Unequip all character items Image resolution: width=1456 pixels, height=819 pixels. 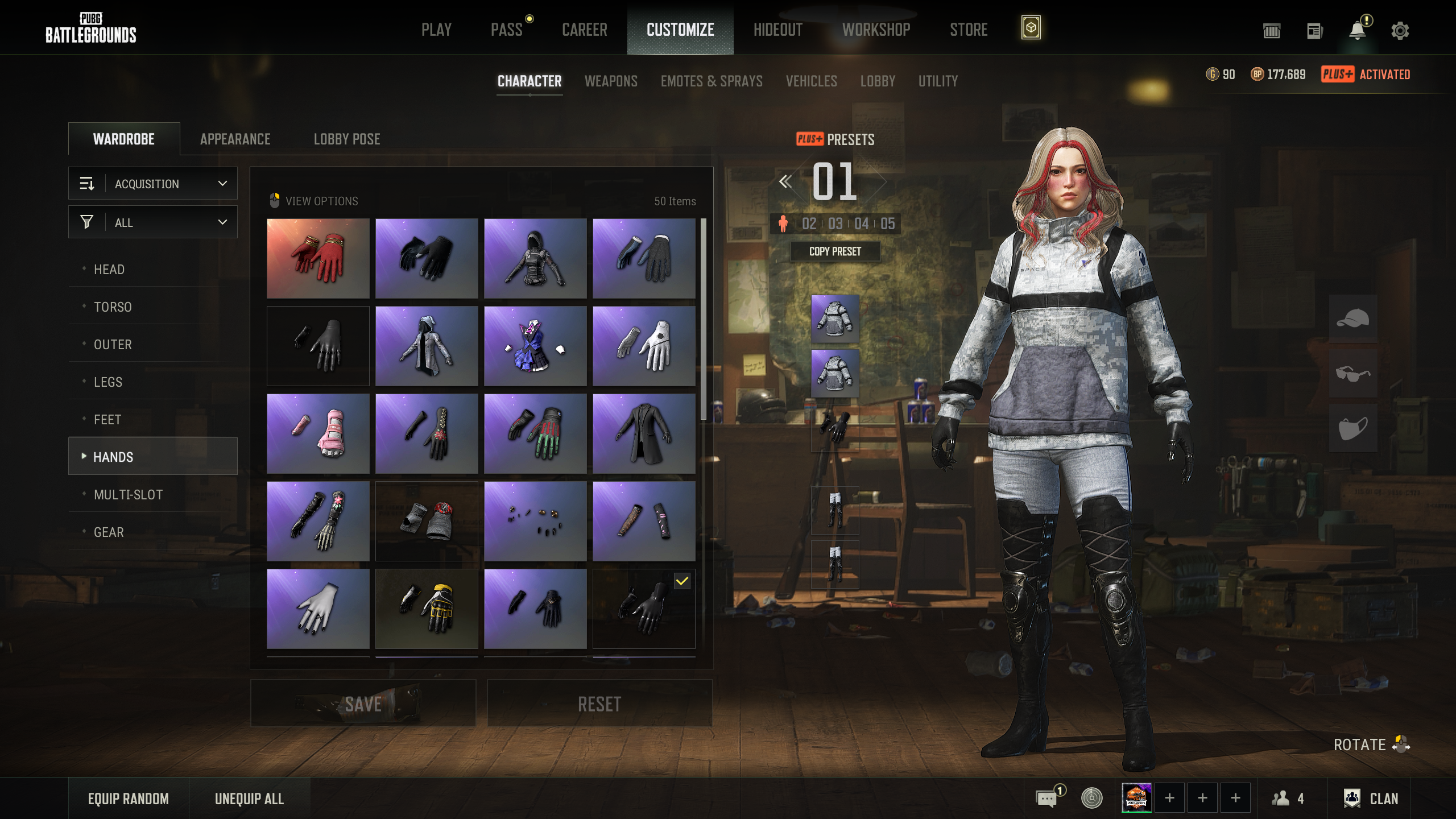(249, 799)
